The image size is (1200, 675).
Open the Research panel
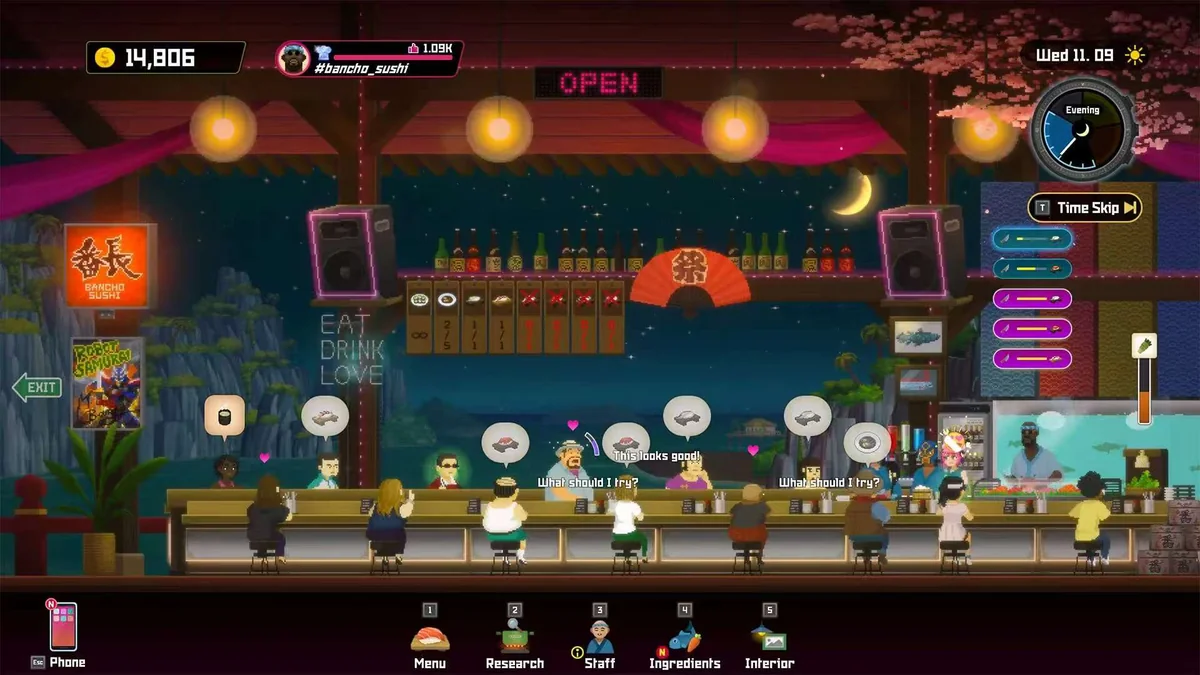[x=514, y=639]
